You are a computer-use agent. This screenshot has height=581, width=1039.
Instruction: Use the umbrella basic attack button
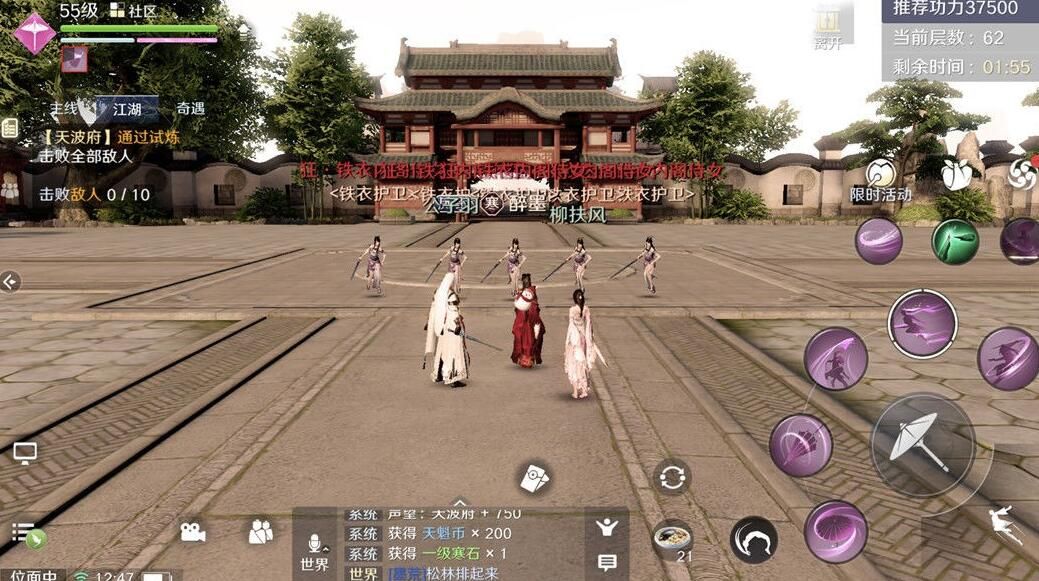(921, 440)
